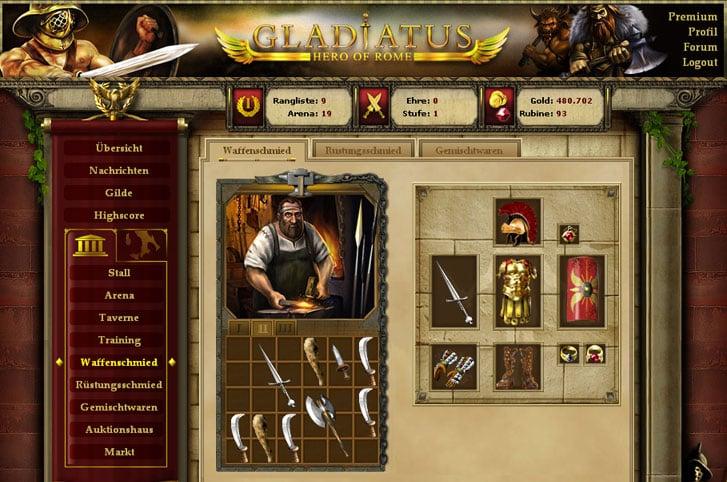Select the red-plumed helmet slot
The height and width of the screenshot is (482, 727).
pos(517,221)
